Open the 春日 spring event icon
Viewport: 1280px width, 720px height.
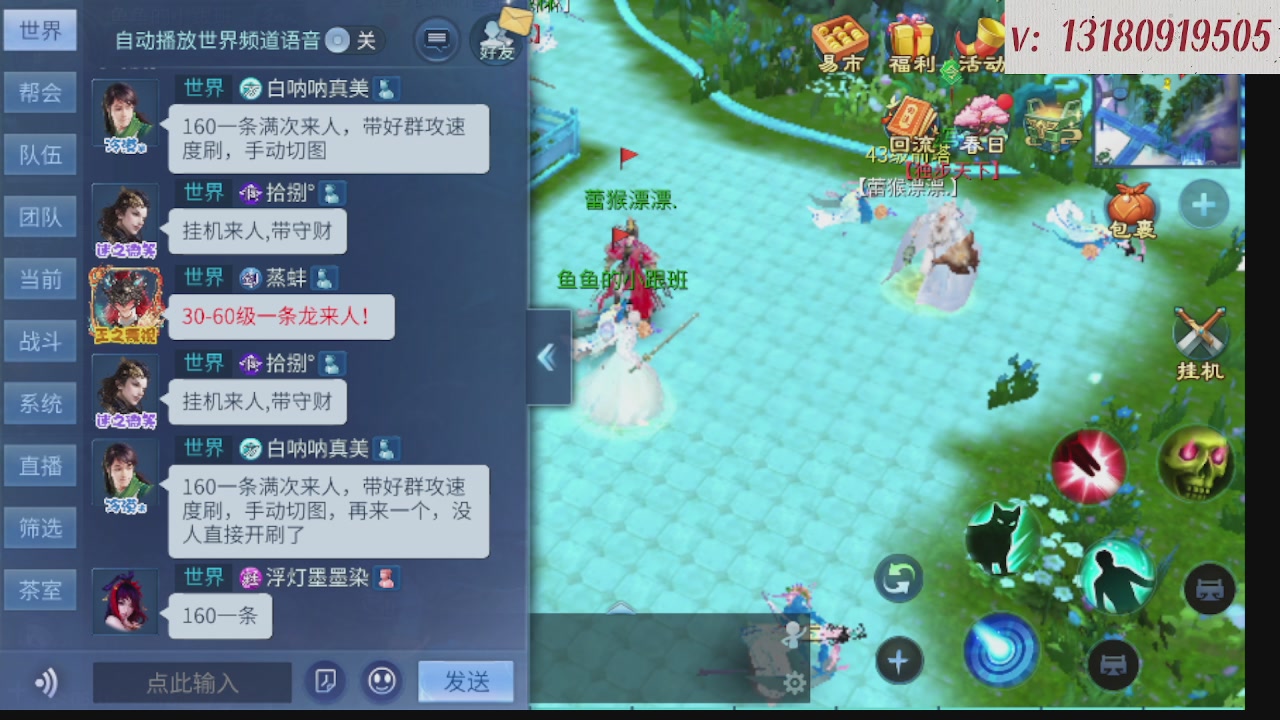click(x=983, y=118)
